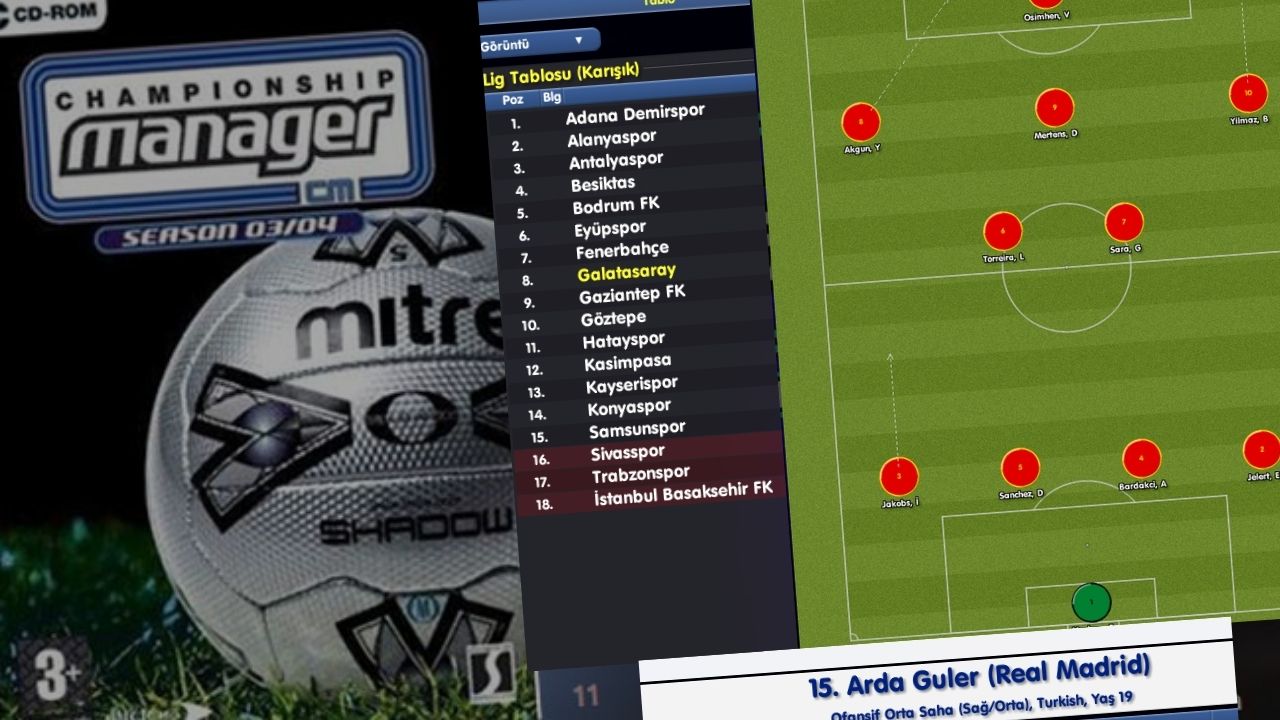
Task: Select the green goalkeeper marker
Action: point(1091,603)
